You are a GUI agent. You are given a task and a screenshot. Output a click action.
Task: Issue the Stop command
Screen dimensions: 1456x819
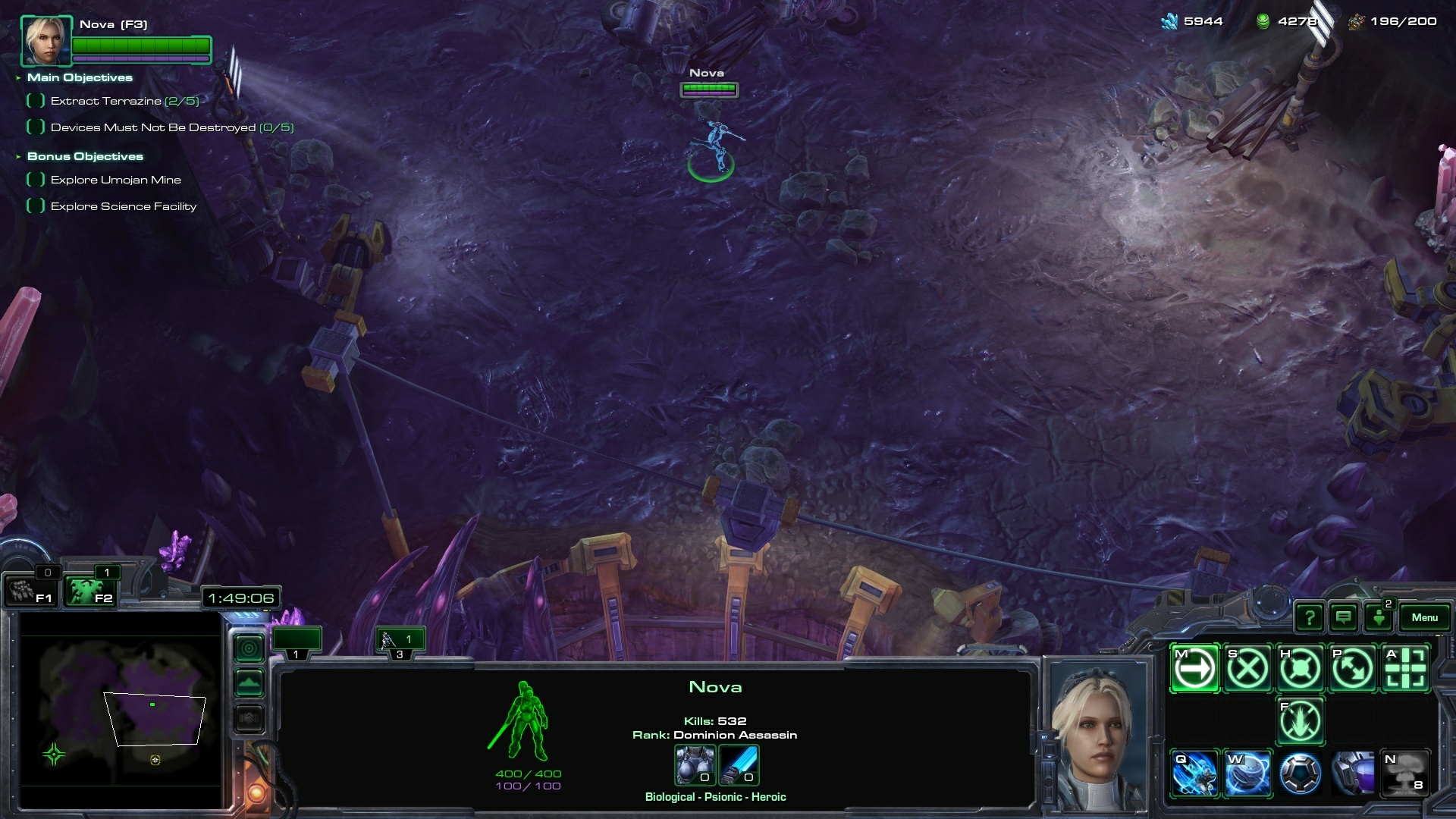(1247, 668)
